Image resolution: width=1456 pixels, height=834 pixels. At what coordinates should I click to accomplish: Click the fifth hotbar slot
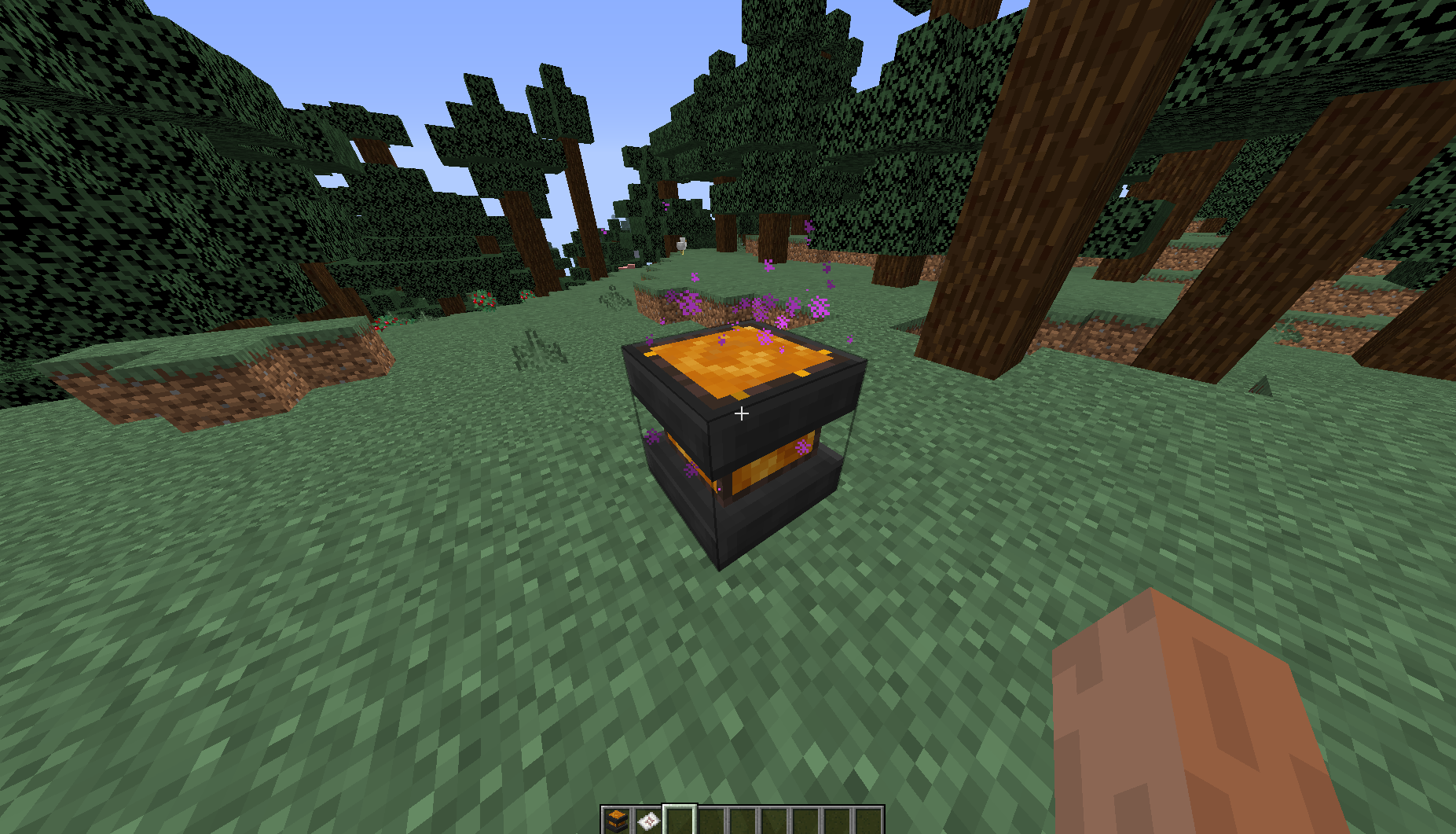click(743, 819)
